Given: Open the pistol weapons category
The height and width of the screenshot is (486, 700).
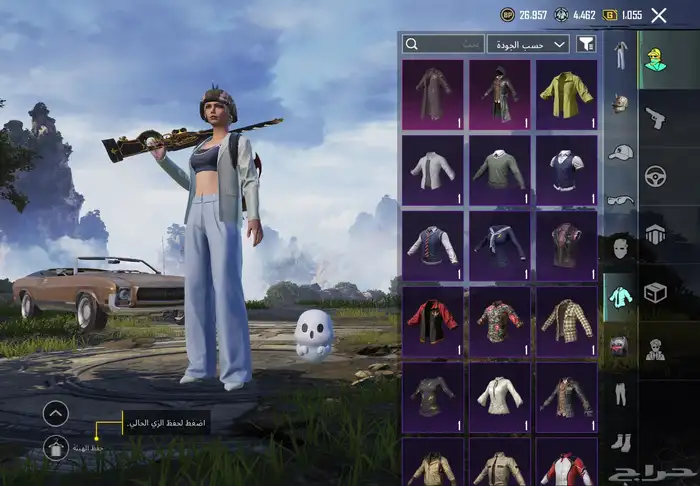Looking at the screenshot, I should click(656, 118).
